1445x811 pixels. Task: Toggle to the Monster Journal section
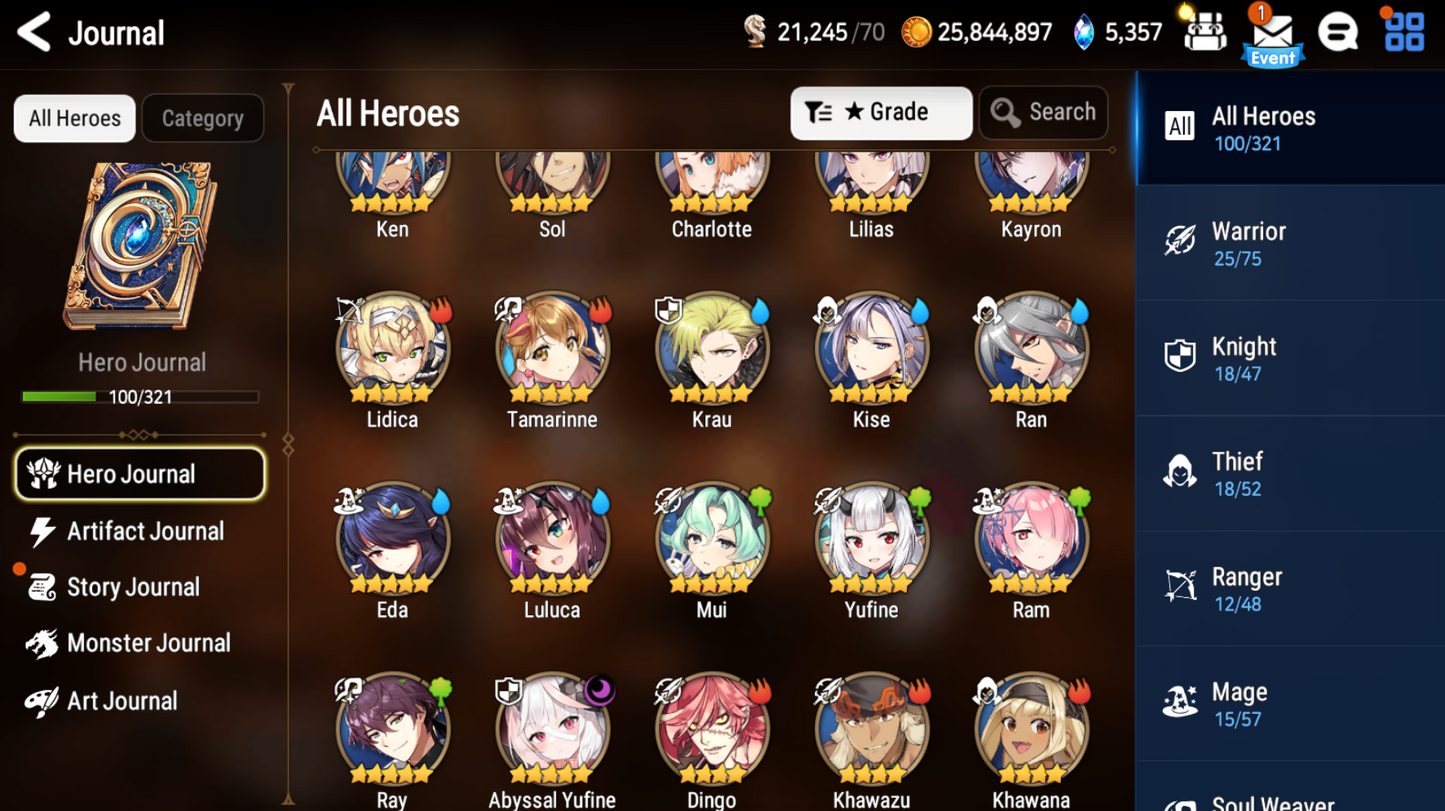point(147,643)
